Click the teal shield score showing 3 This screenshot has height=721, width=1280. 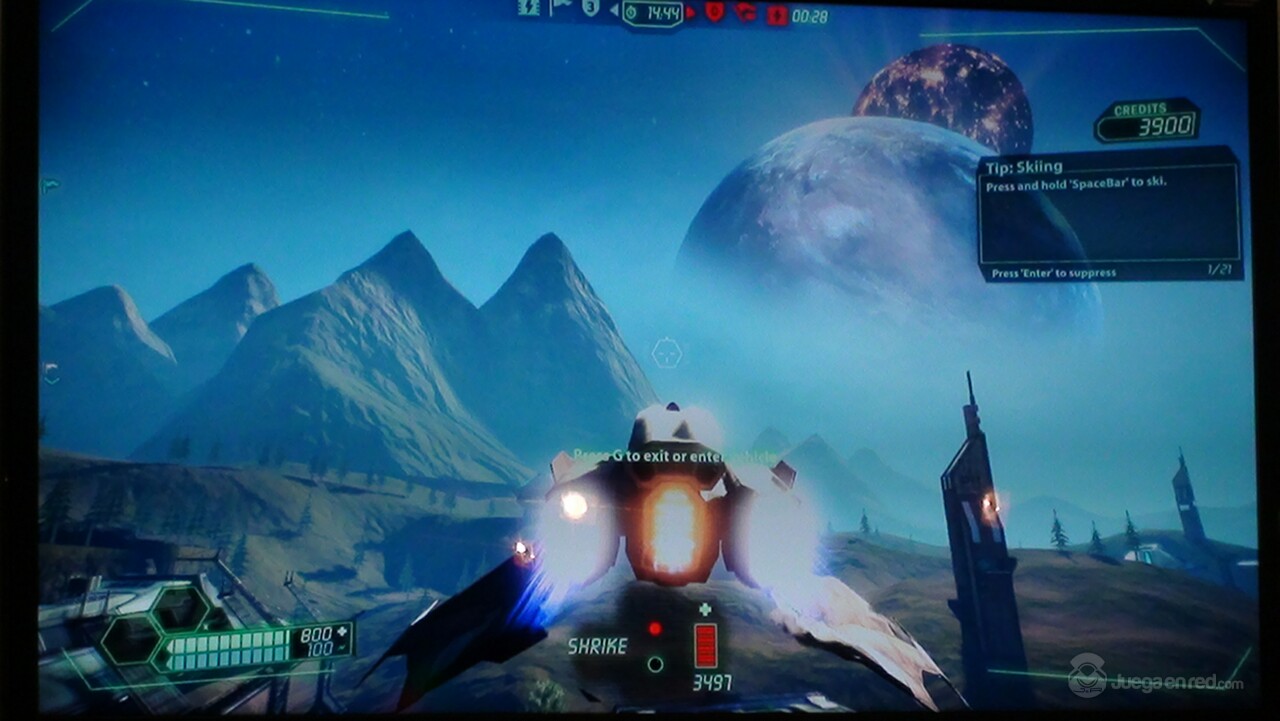591,9
